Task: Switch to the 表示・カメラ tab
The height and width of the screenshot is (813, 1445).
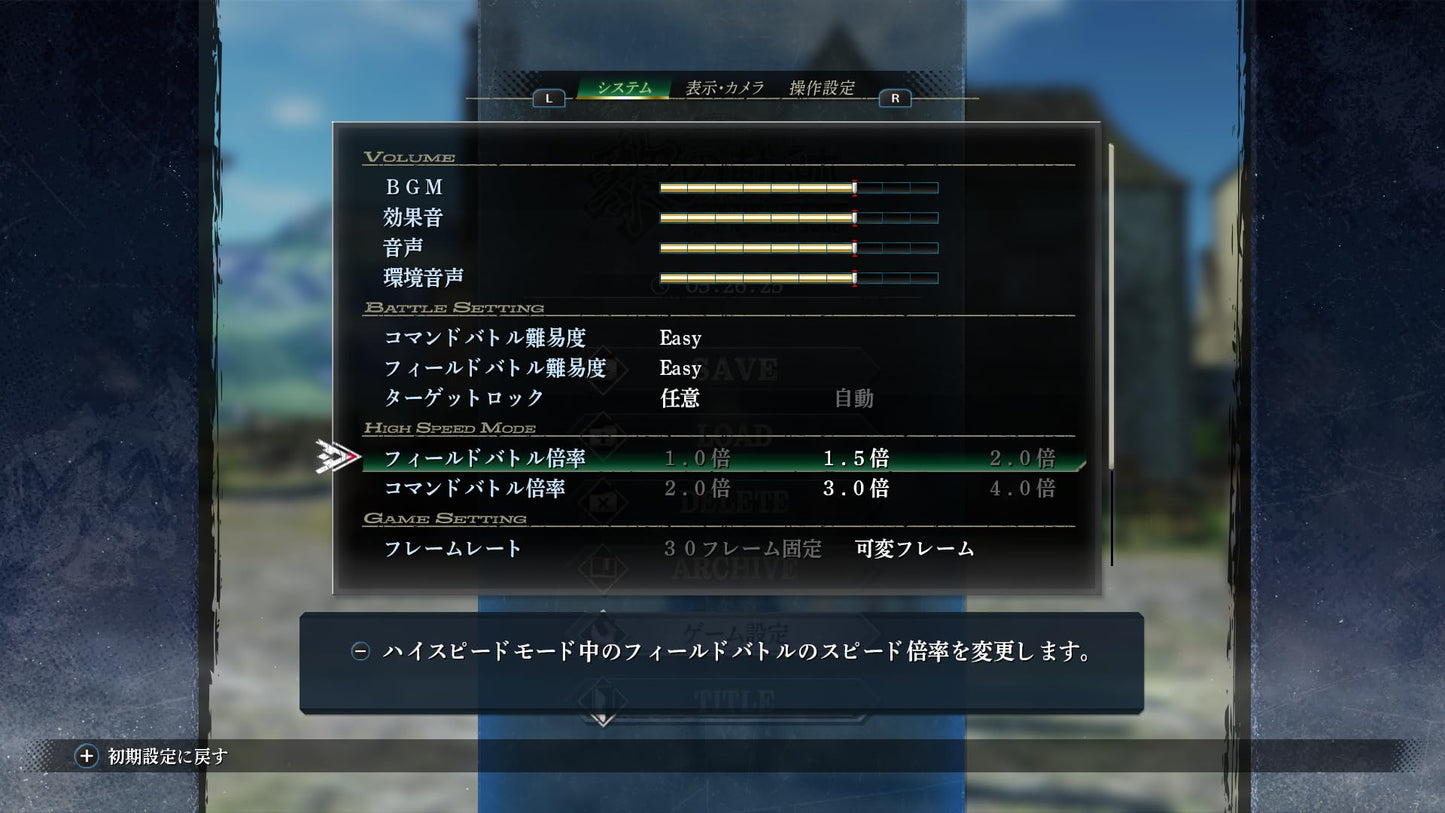Action: [x=725, y=87]
